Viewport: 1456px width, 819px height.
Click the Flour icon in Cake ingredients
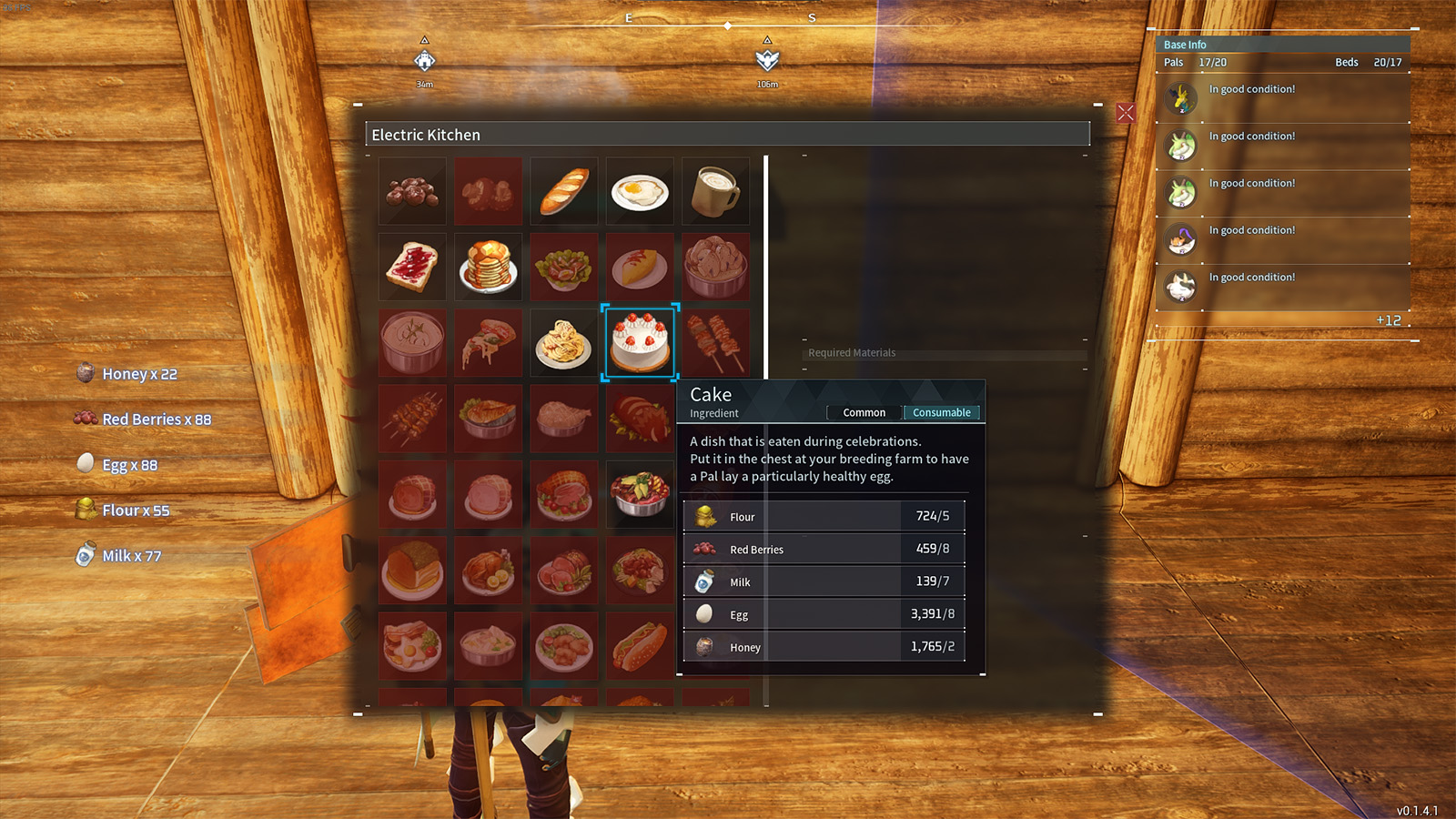pos(705,516)
